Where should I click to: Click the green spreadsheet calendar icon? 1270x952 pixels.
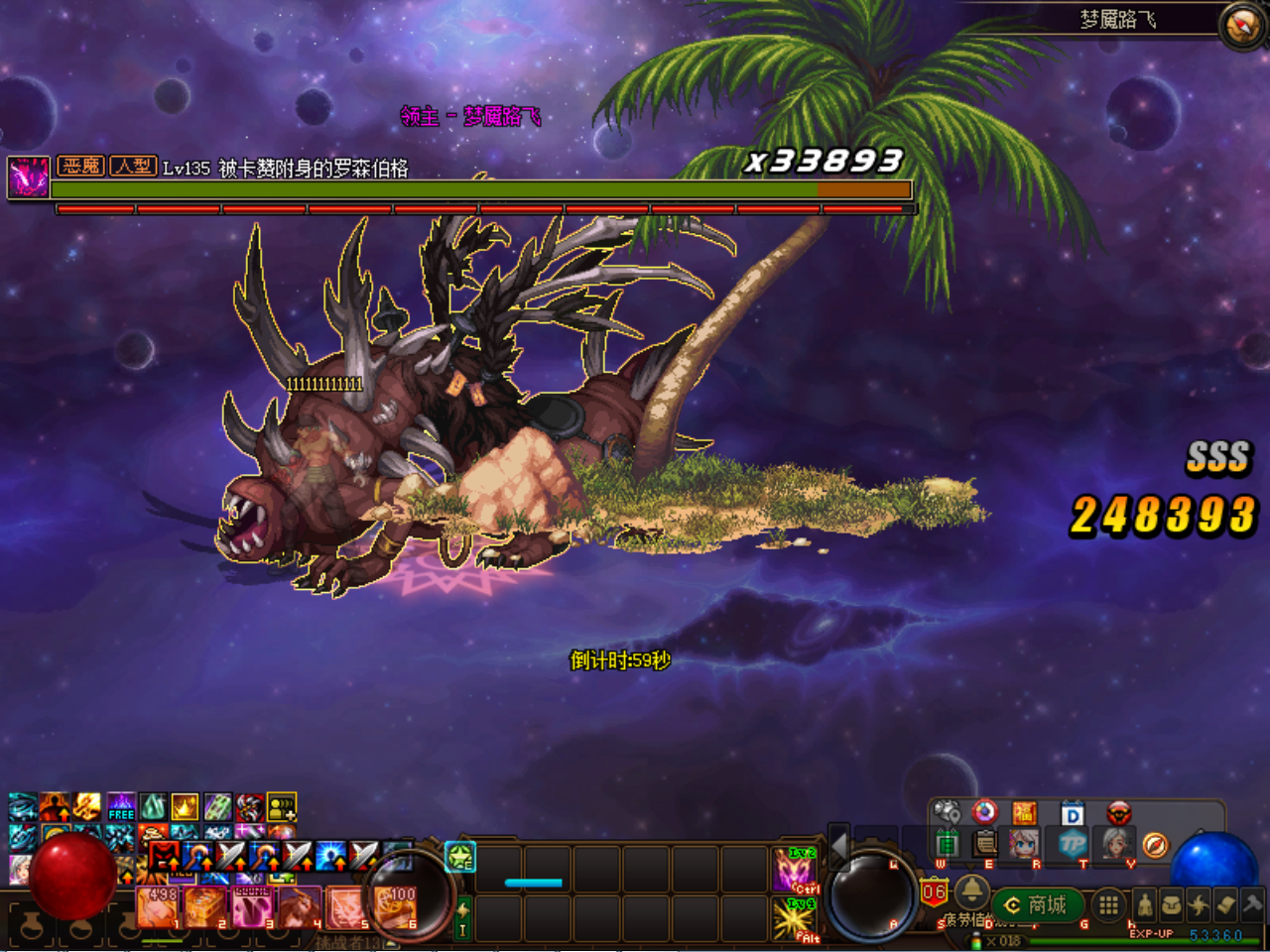[x=948, y=844]
